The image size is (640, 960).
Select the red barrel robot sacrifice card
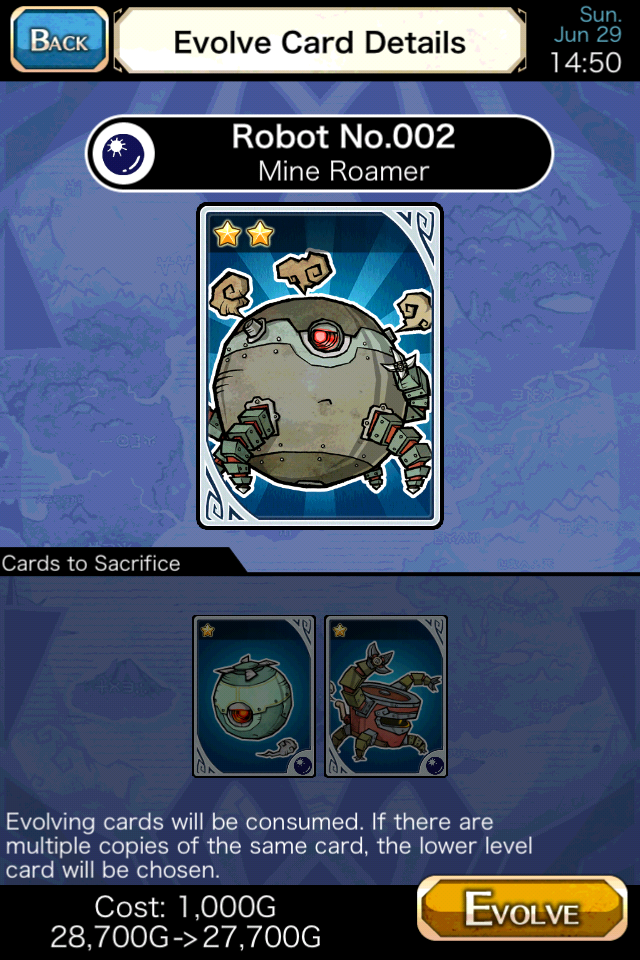point(386,696)
